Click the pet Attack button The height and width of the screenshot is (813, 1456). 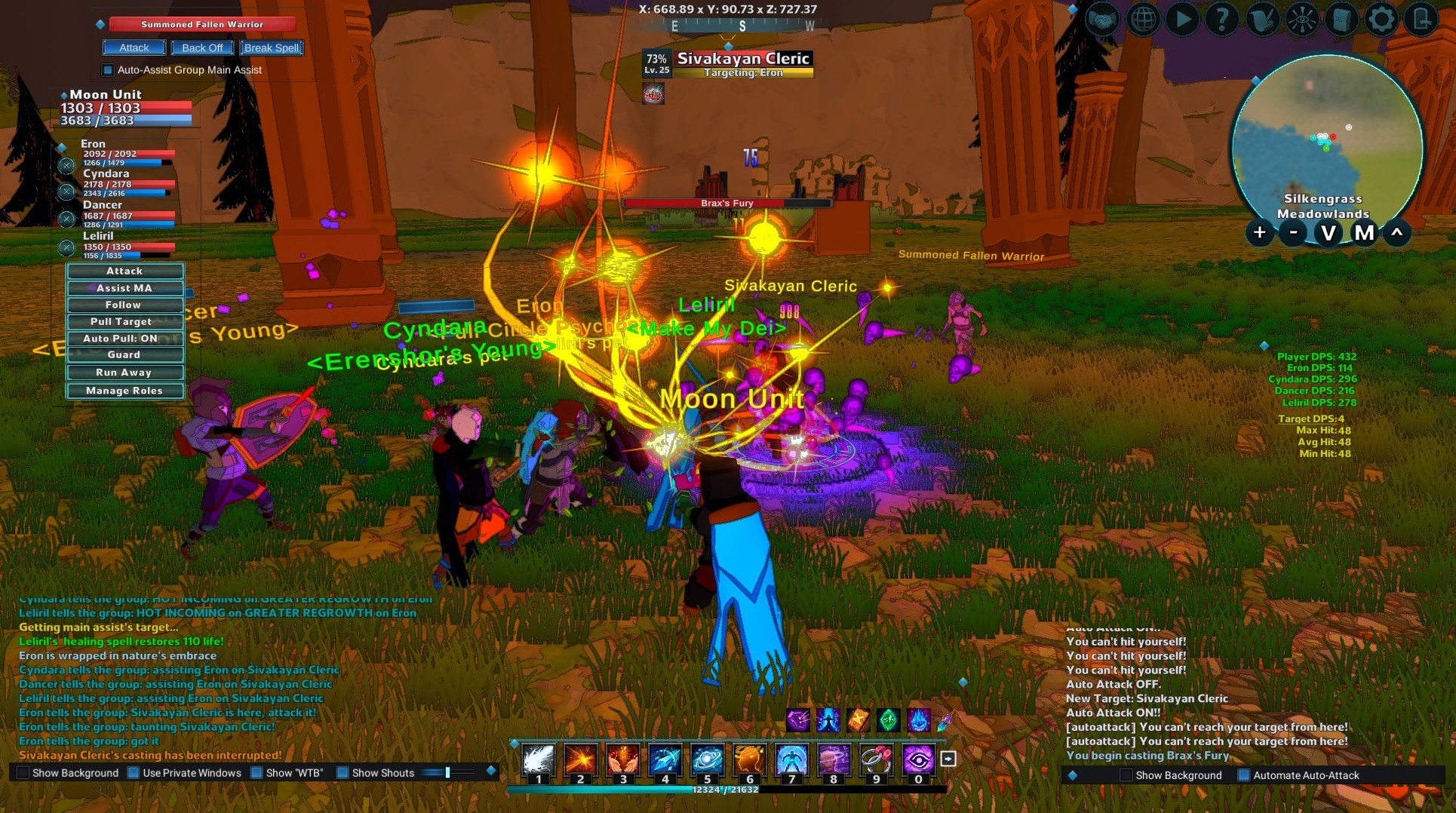134,48
